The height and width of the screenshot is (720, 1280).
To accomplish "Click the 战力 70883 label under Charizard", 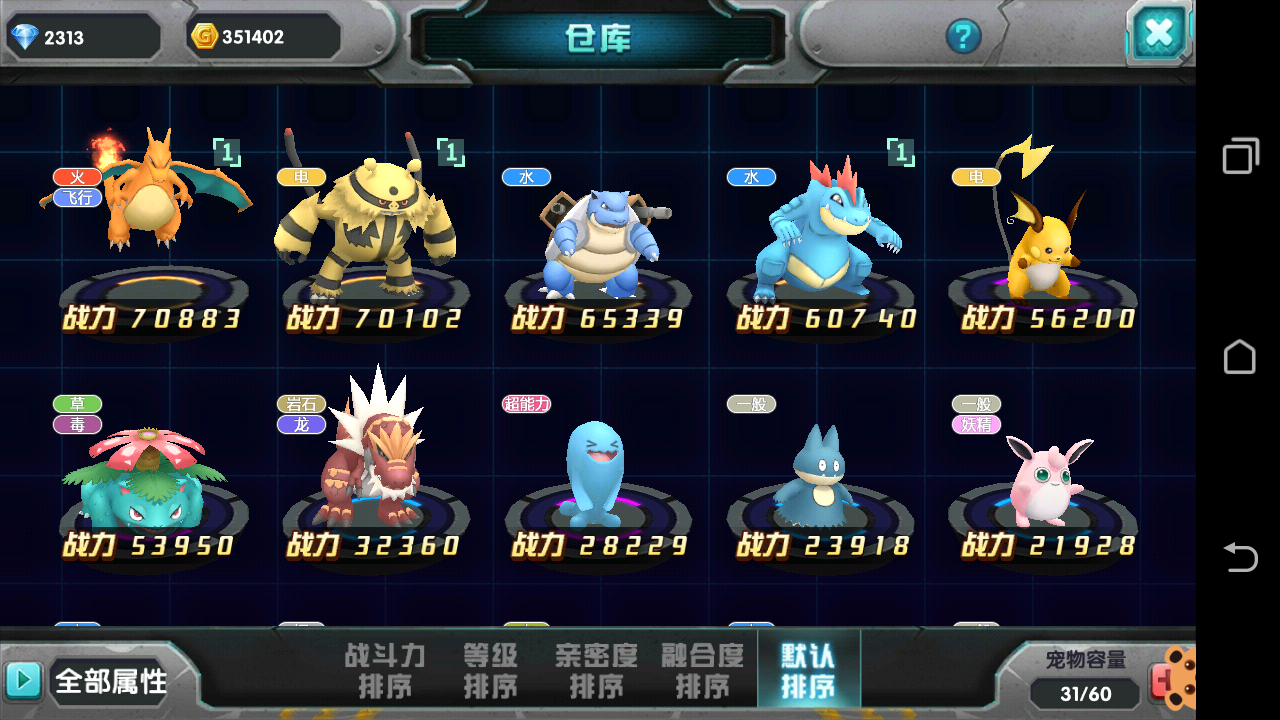I will (150, 315).
